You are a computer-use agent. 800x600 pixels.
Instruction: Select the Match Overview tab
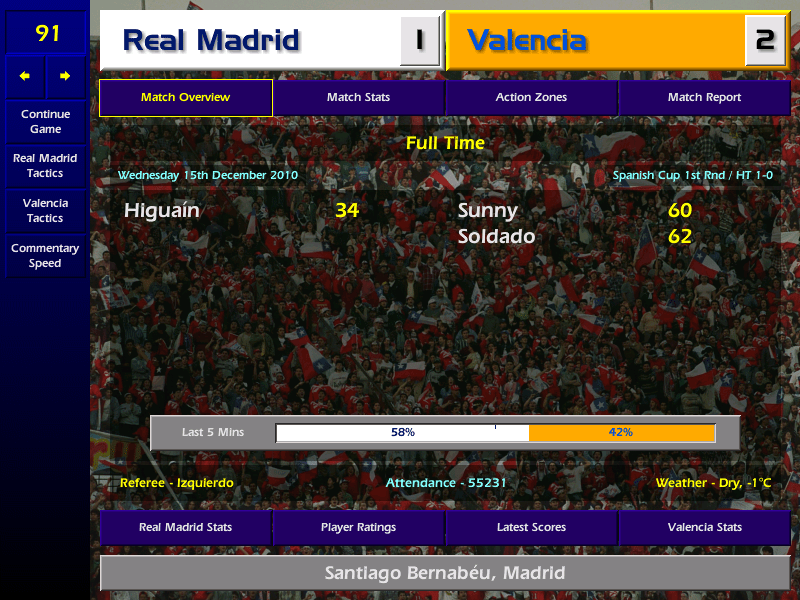(185, 98)
